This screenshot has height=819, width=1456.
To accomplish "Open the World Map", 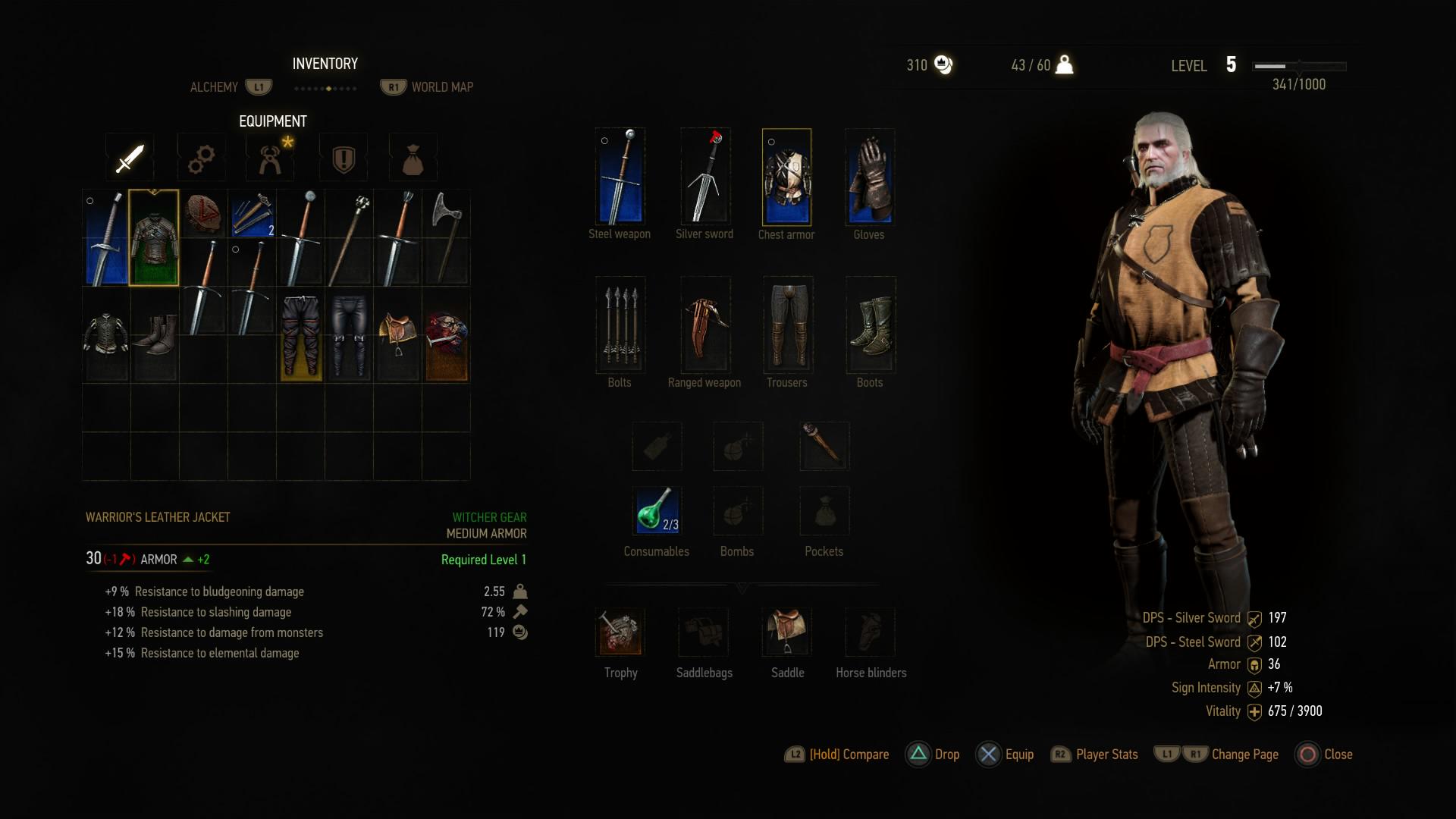I will 441,86.
